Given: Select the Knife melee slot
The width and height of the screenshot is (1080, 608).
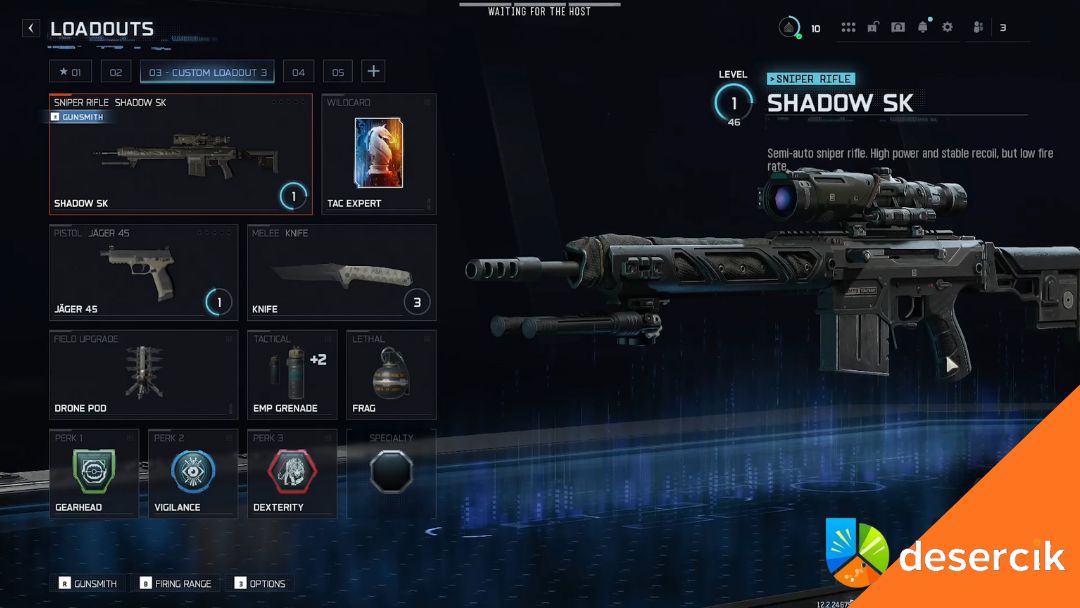Looking at the screenshot, I should [342, 271].
